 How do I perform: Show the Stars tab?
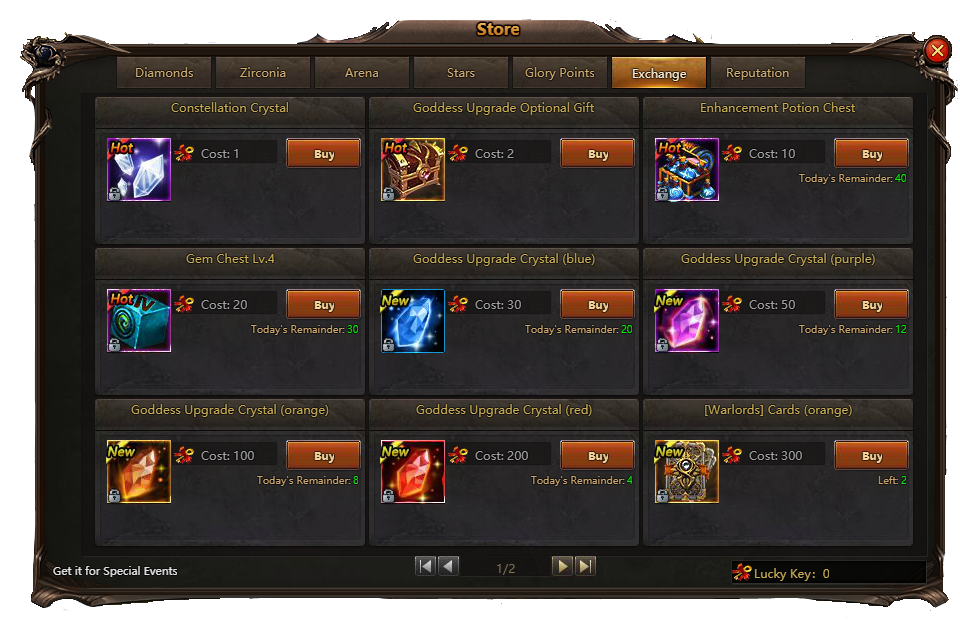point(461,73)
